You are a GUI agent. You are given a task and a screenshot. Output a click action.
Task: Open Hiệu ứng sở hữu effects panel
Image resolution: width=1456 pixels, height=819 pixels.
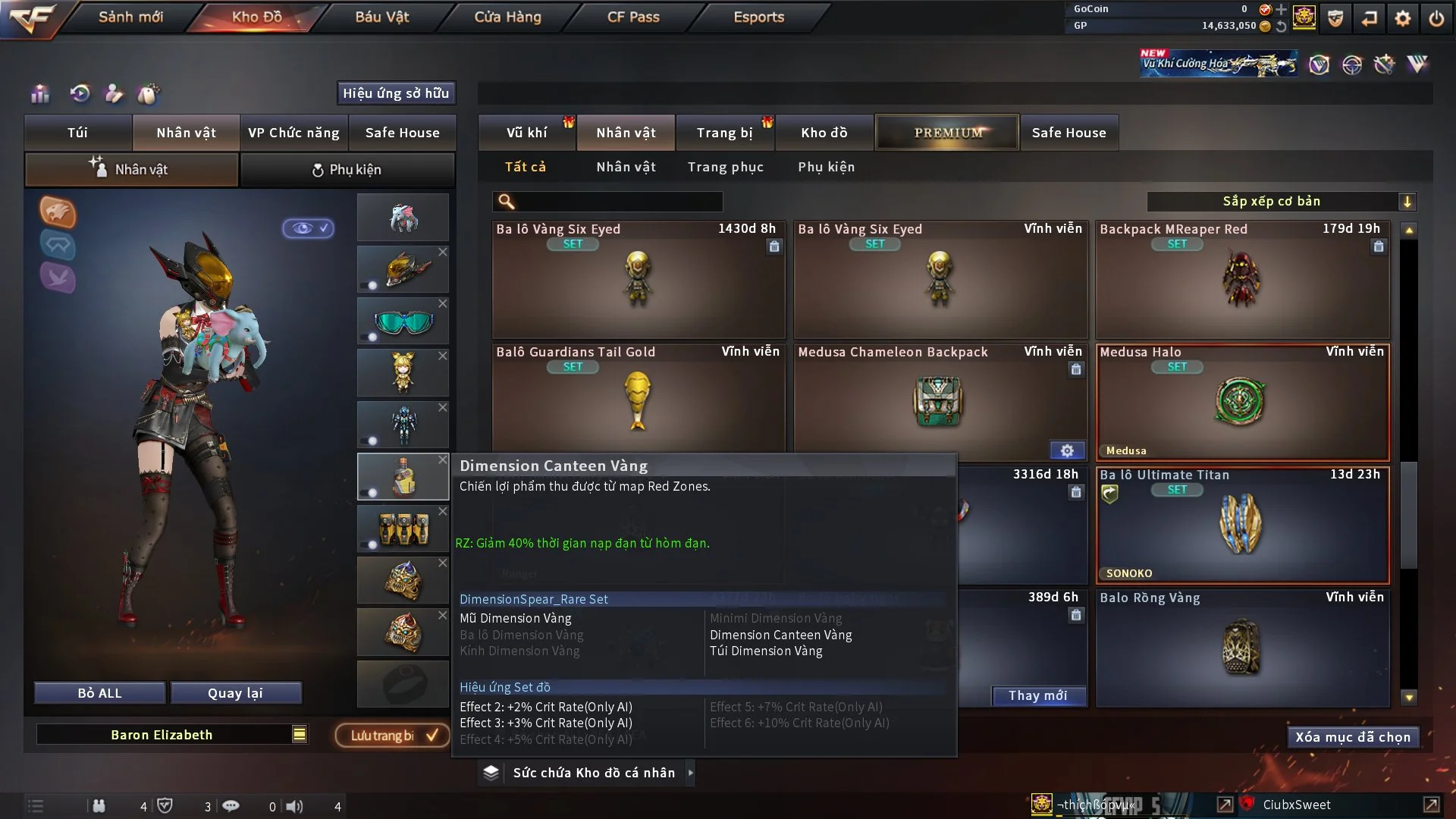[396, 93]
